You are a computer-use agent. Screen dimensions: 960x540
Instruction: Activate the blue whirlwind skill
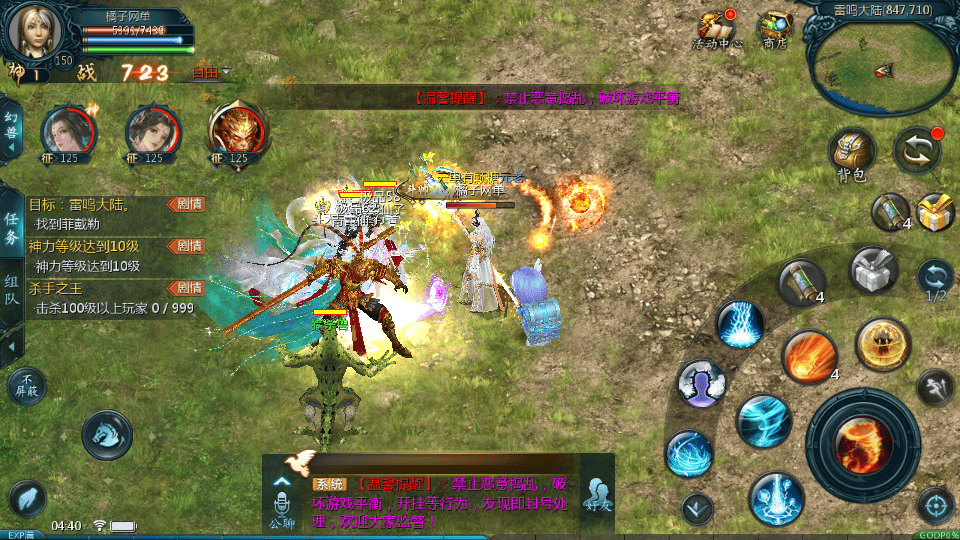tap(764, 421)
